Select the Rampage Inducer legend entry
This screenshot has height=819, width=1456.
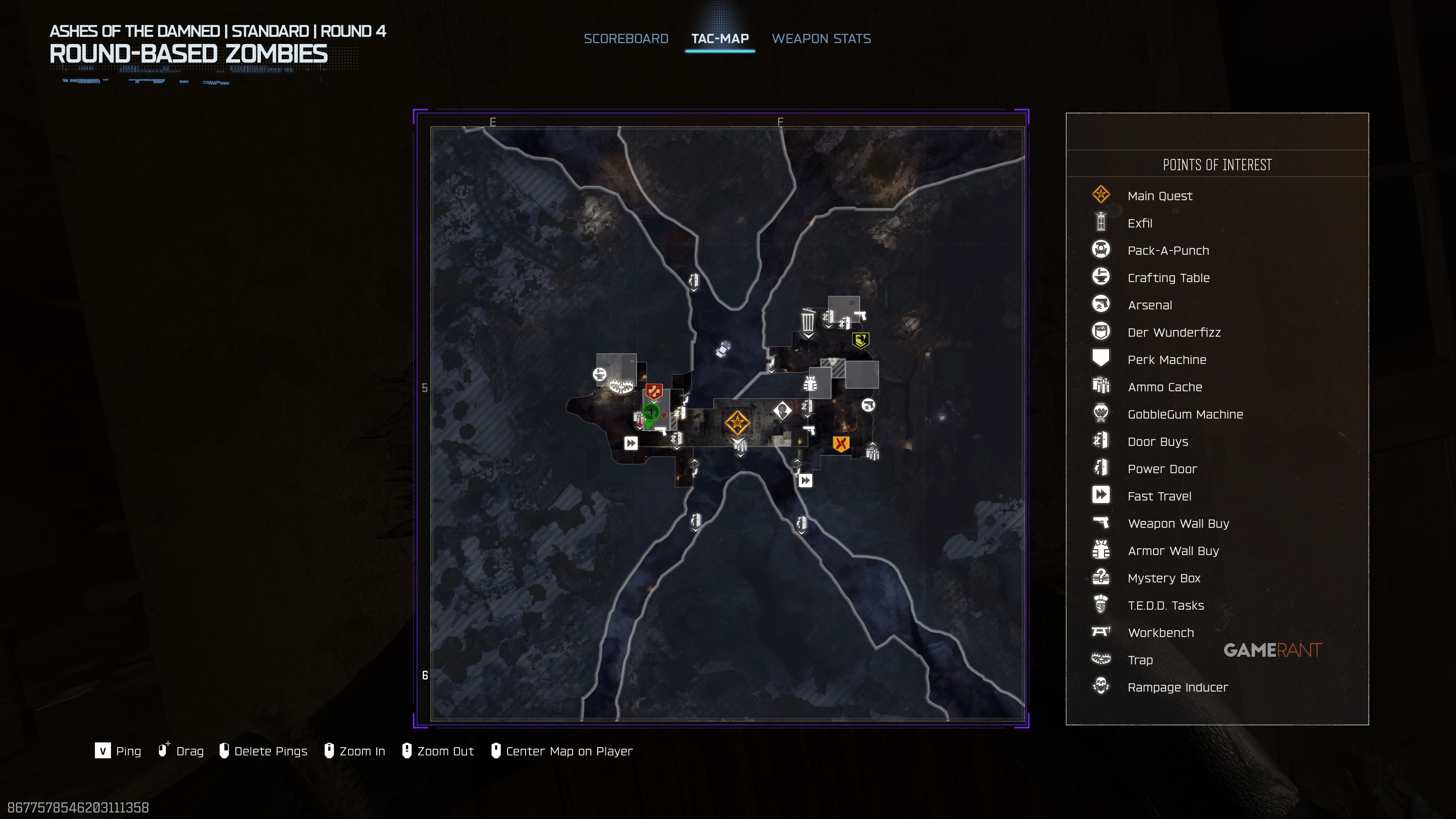point(1177,687)
